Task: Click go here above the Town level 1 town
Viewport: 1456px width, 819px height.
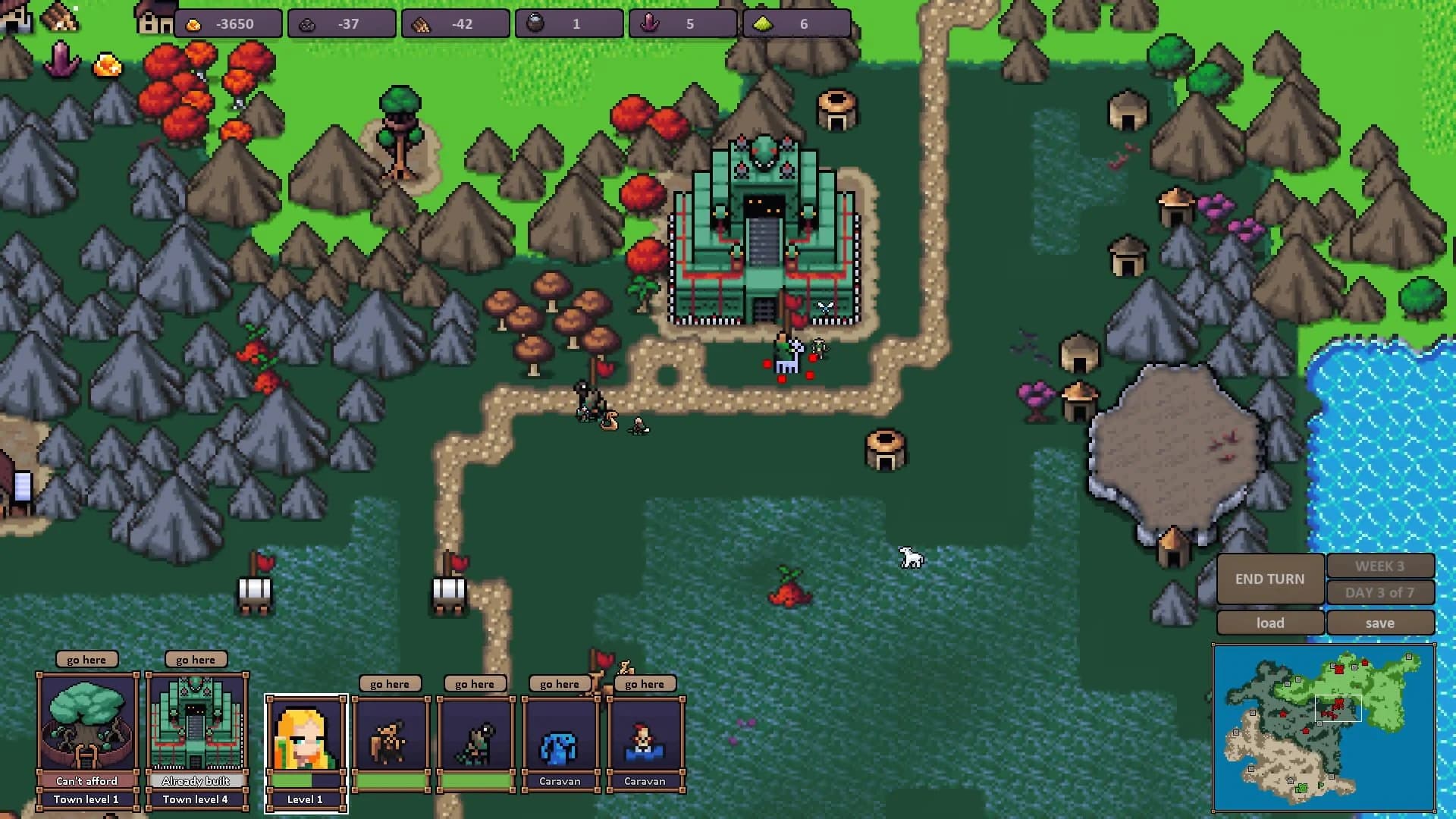Action: pos(86,659)
